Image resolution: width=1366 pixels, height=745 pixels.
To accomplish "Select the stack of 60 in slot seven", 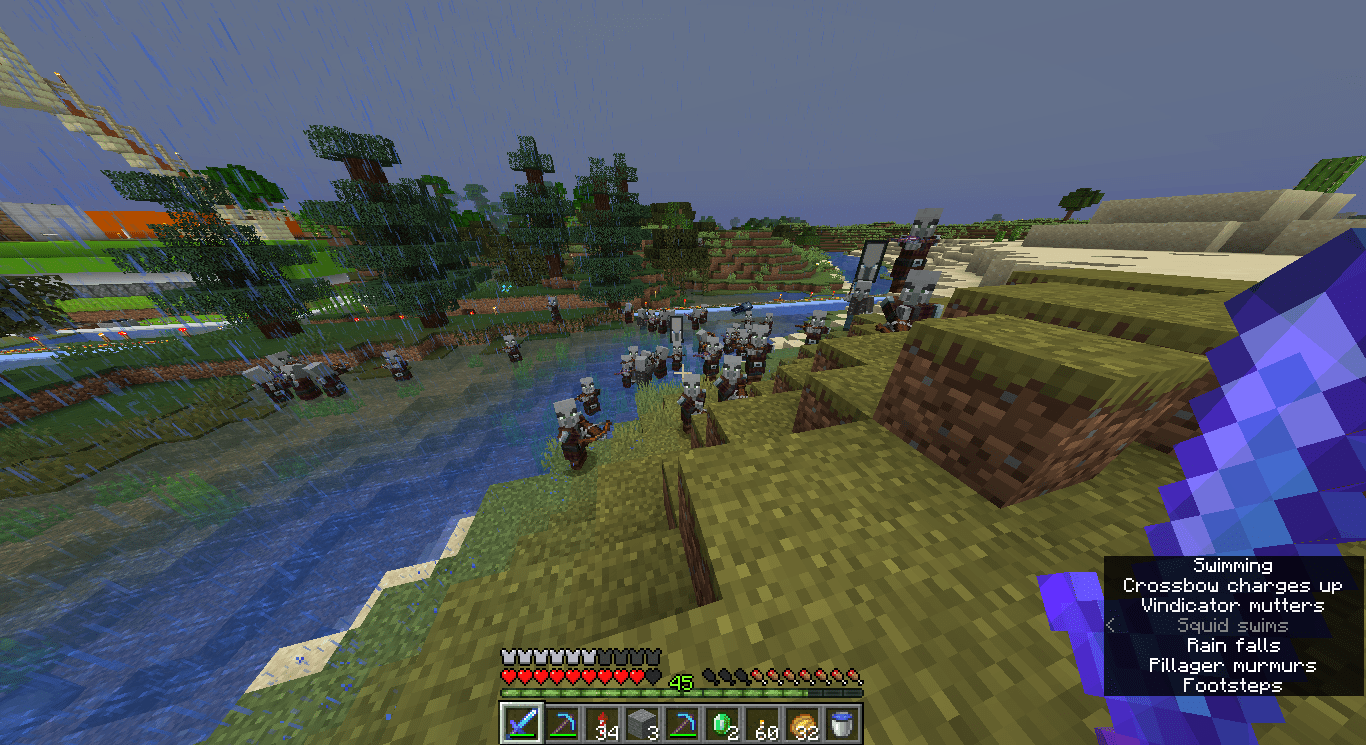I will [x=765, y=722].
